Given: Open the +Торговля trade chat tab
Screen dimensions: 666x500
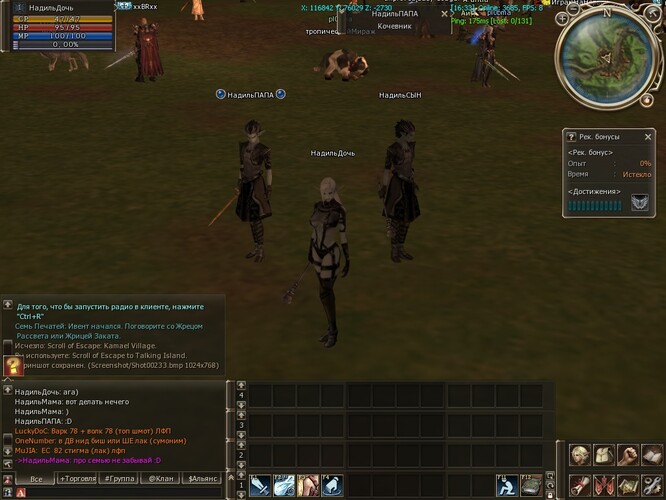Looking at the screenshot, I should (78, 479).
